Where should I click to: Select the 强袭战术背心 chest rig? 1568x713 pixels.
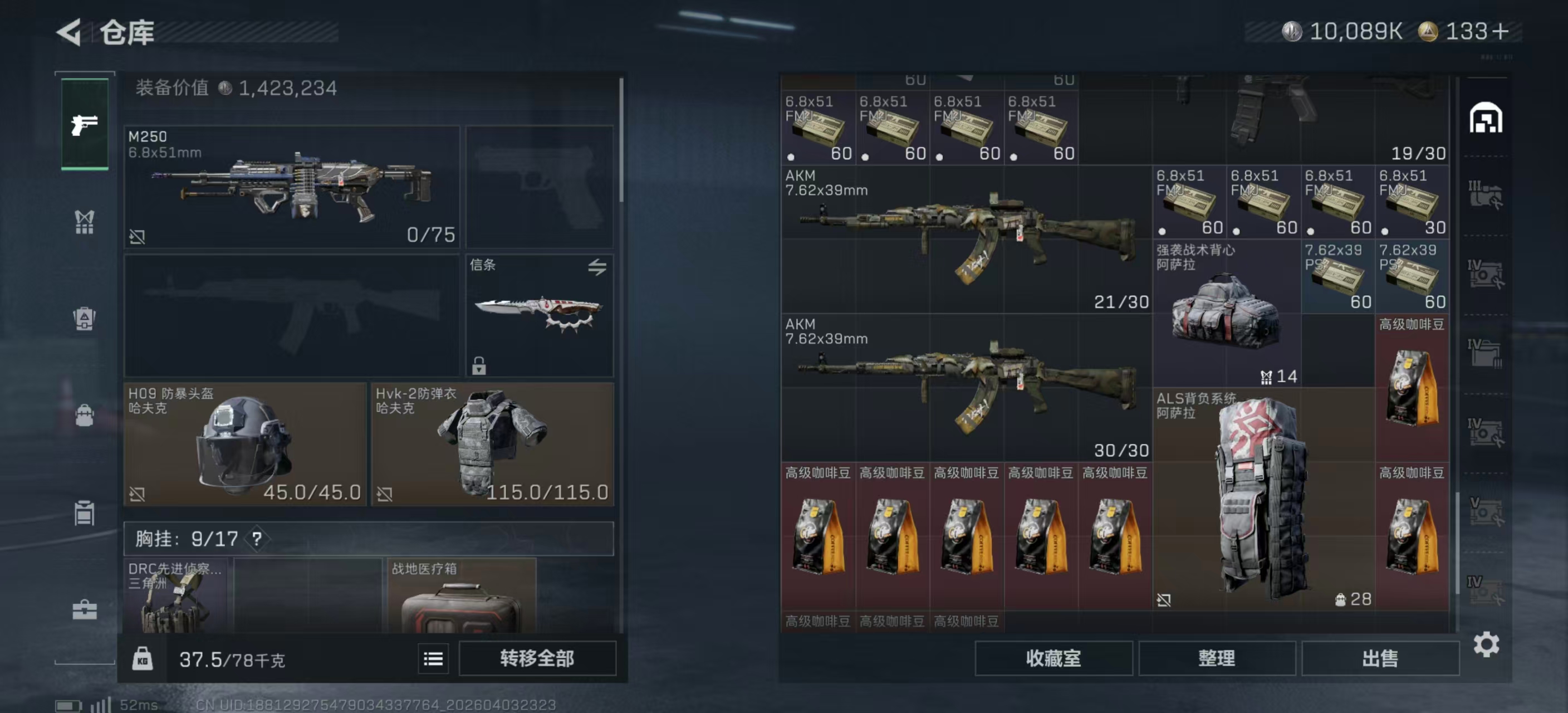(1226, 314)
